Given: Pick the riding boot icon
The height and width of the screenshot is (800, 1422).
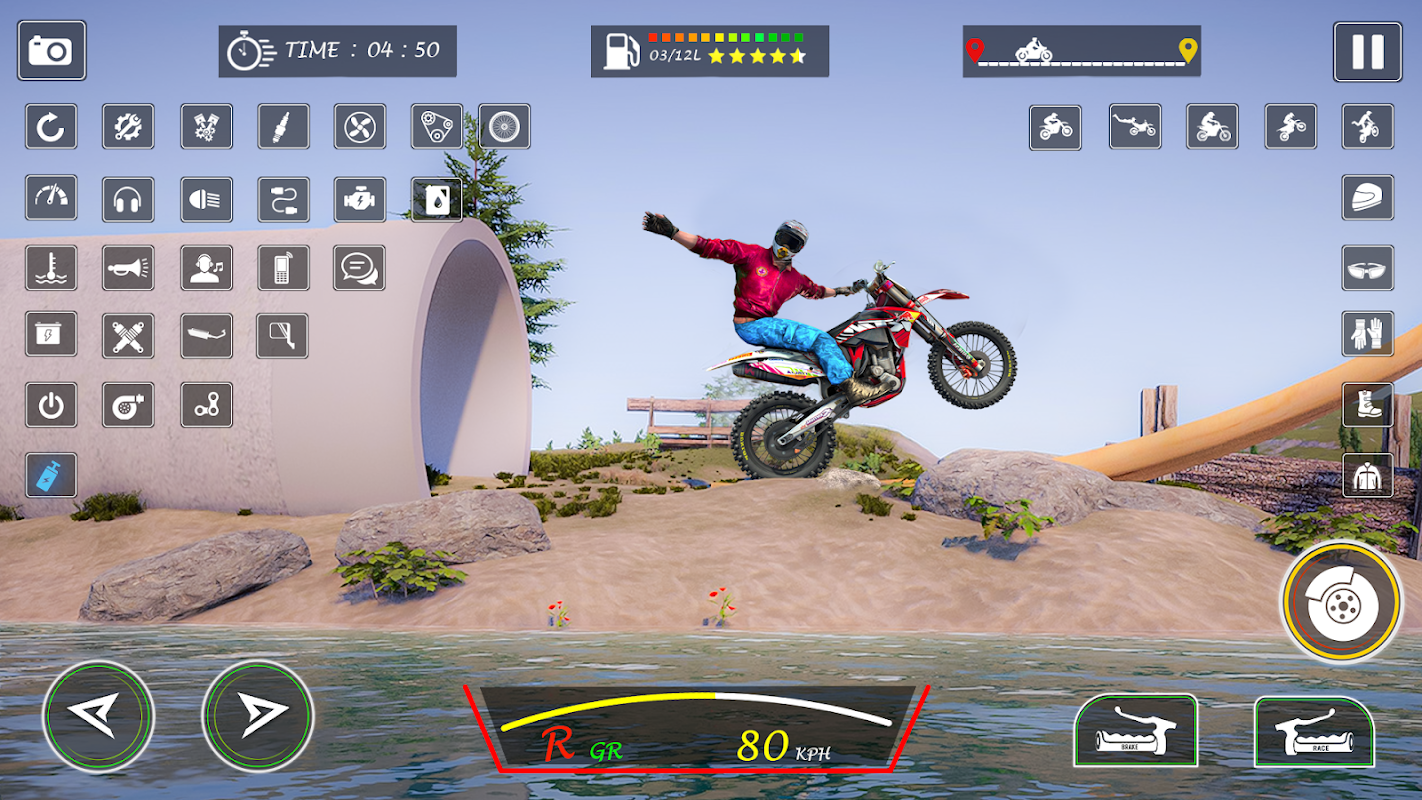Looking at the screenshot, I should pyautogui.click(x=1367, y=404).
